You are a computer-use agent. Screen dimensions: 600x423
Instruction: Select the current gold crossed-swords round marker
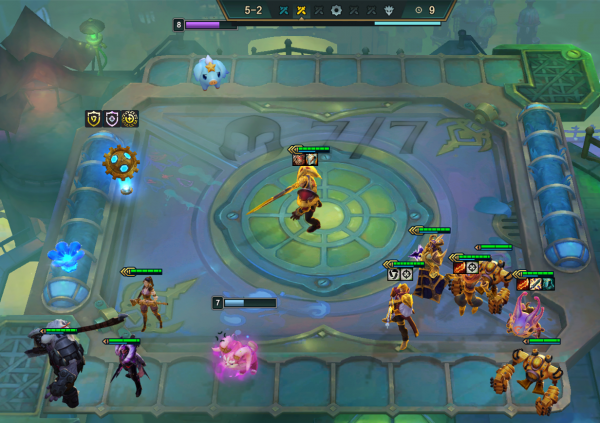click(300, 10)
